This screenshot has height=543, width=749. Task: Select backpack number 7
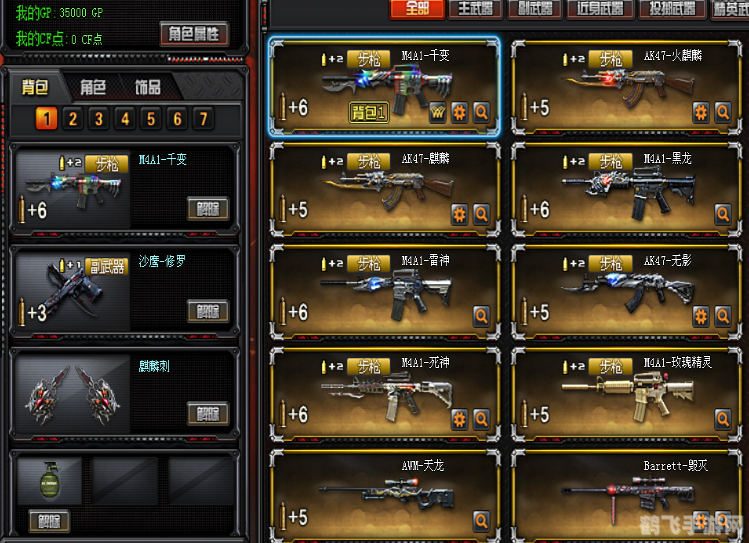(x=203, y=120)
